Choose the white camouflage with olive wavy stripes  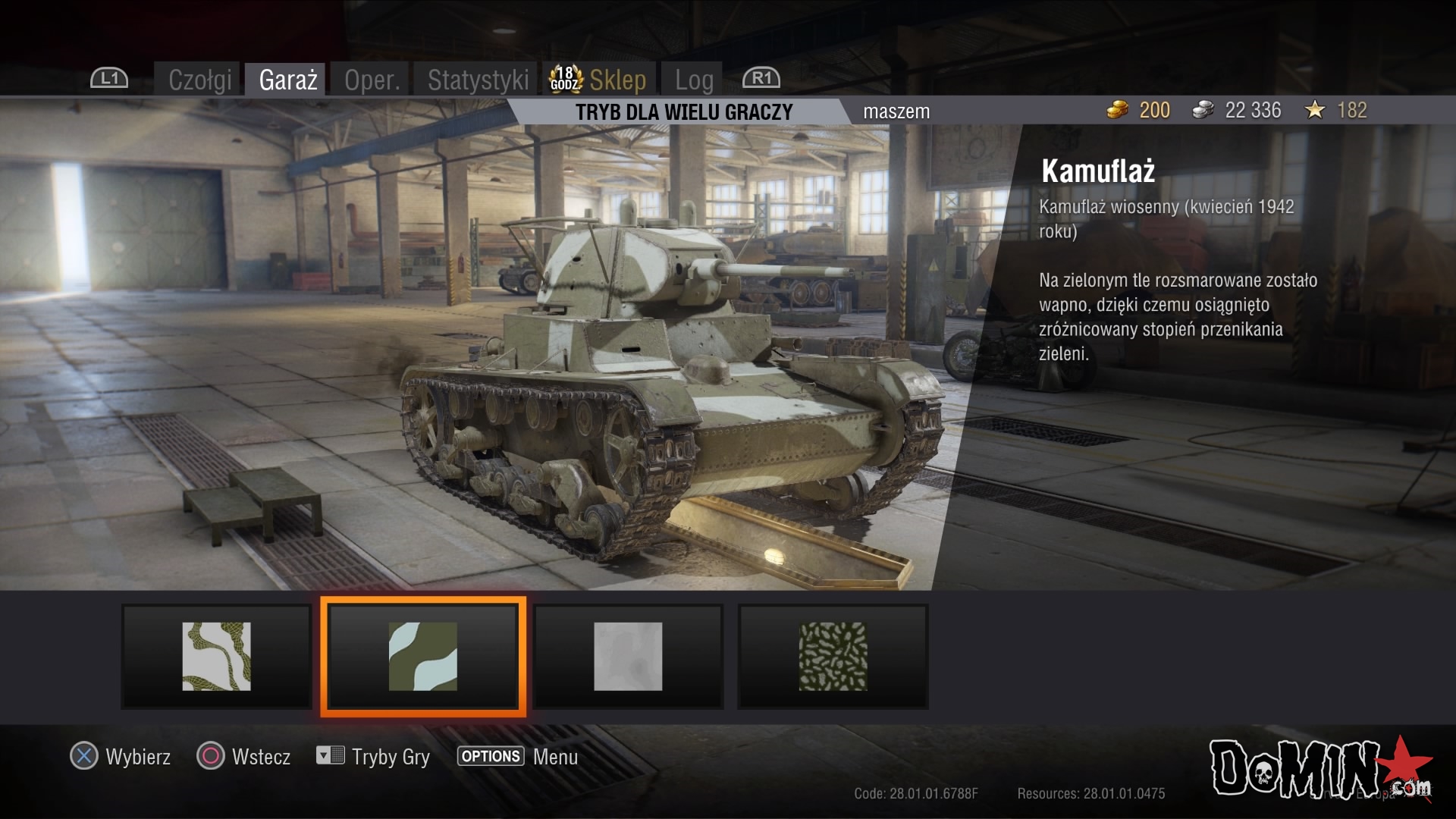pyautogui.click(x=216, y=657)
